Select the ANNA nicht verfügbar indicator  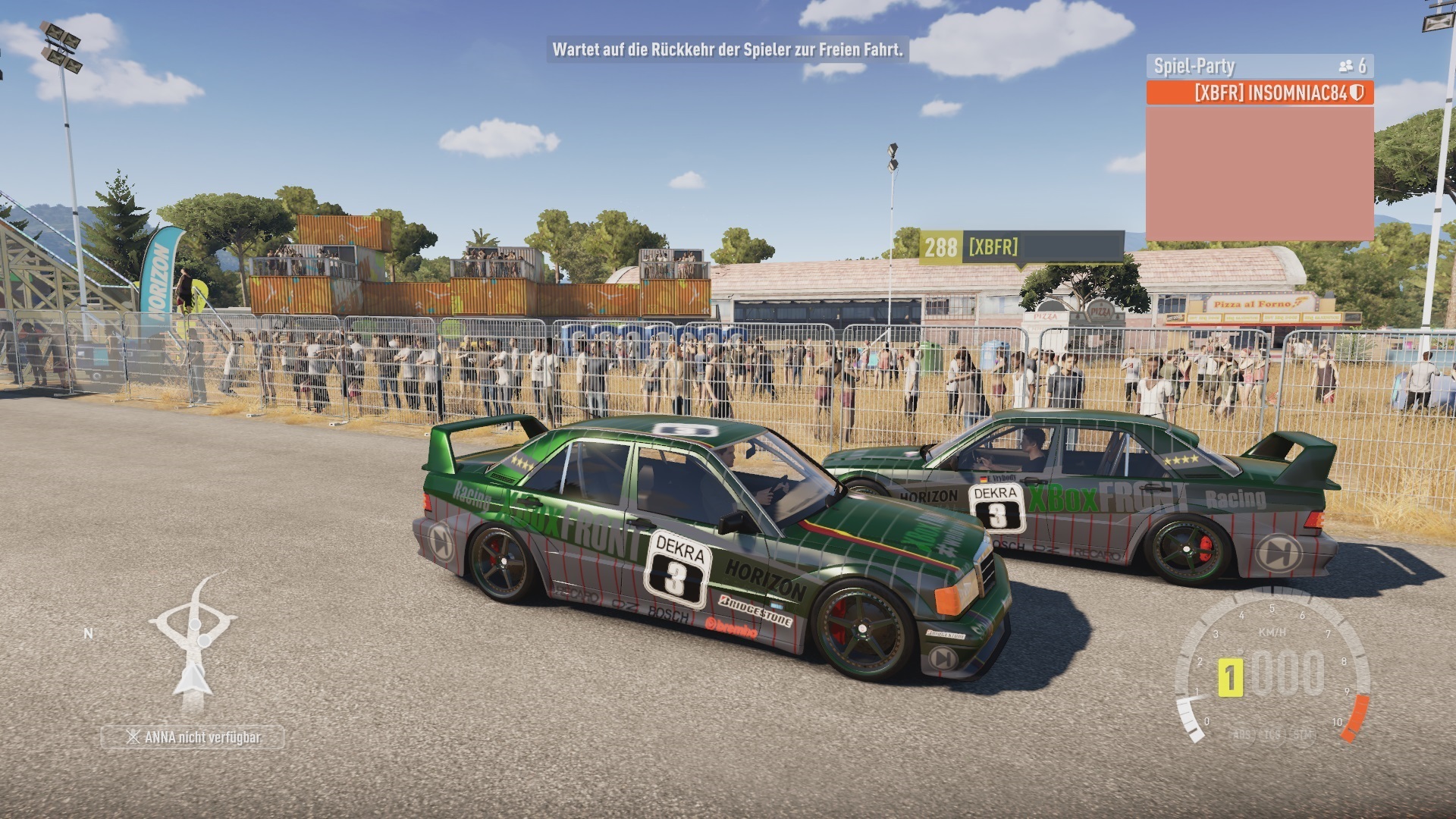point(193,737)
